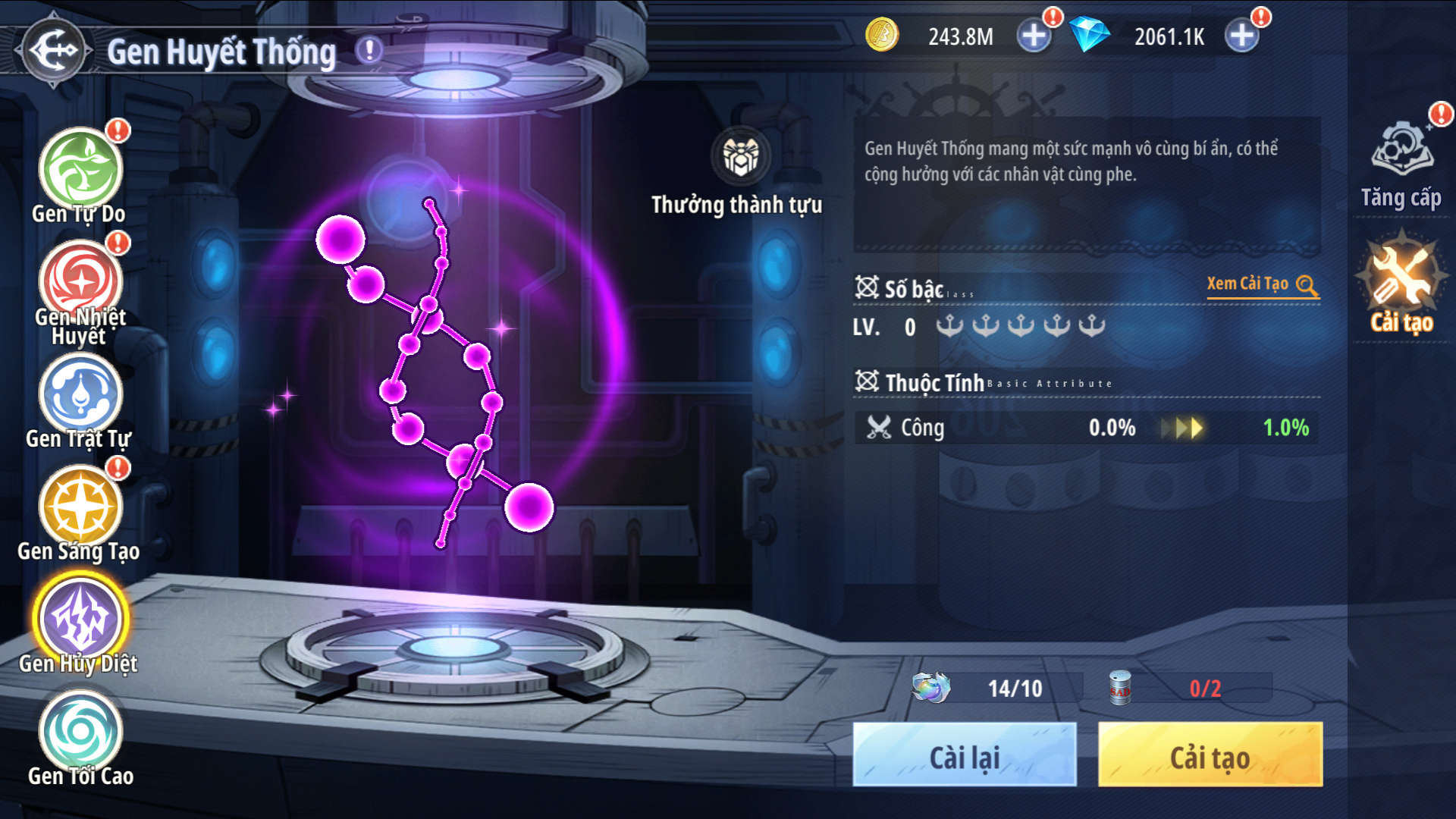Switch to Gen Nhiệt Huyết

(80, 282)
